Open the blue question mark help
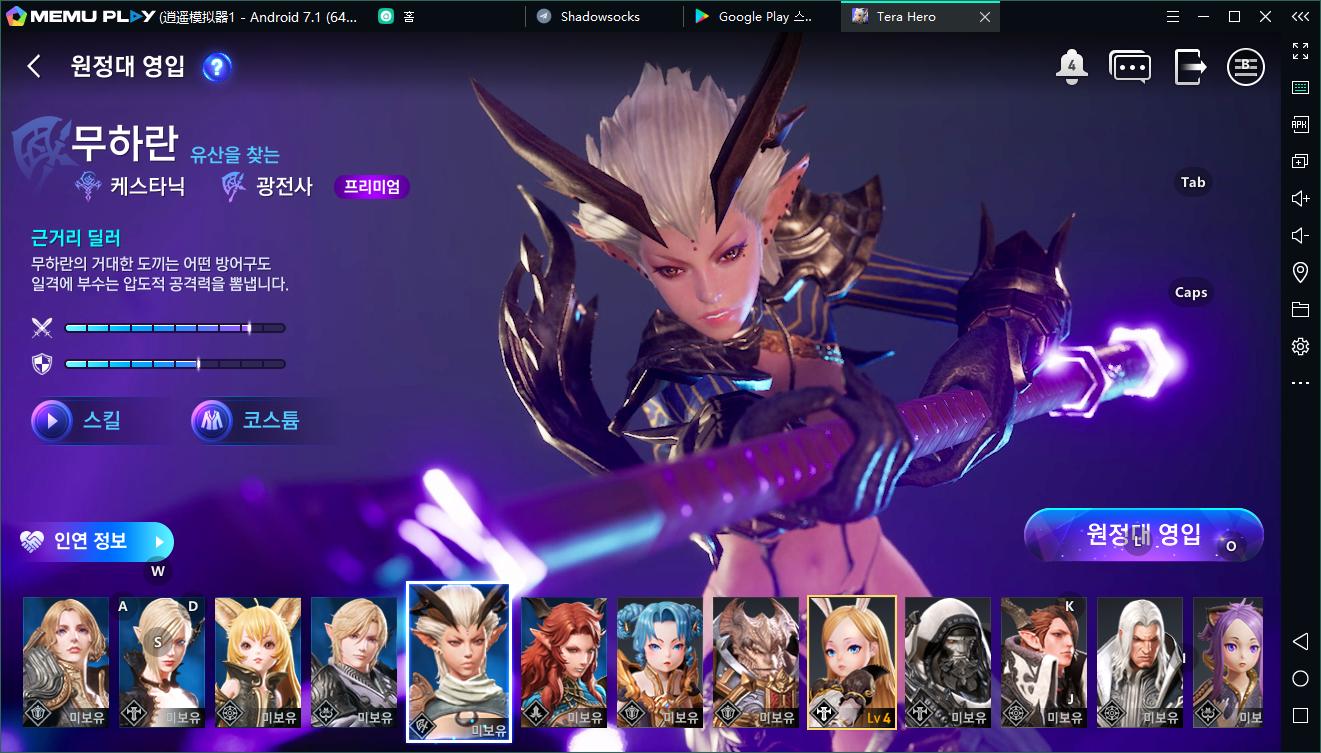Viewport: 1321px width, 753px height. click(217, 67)
